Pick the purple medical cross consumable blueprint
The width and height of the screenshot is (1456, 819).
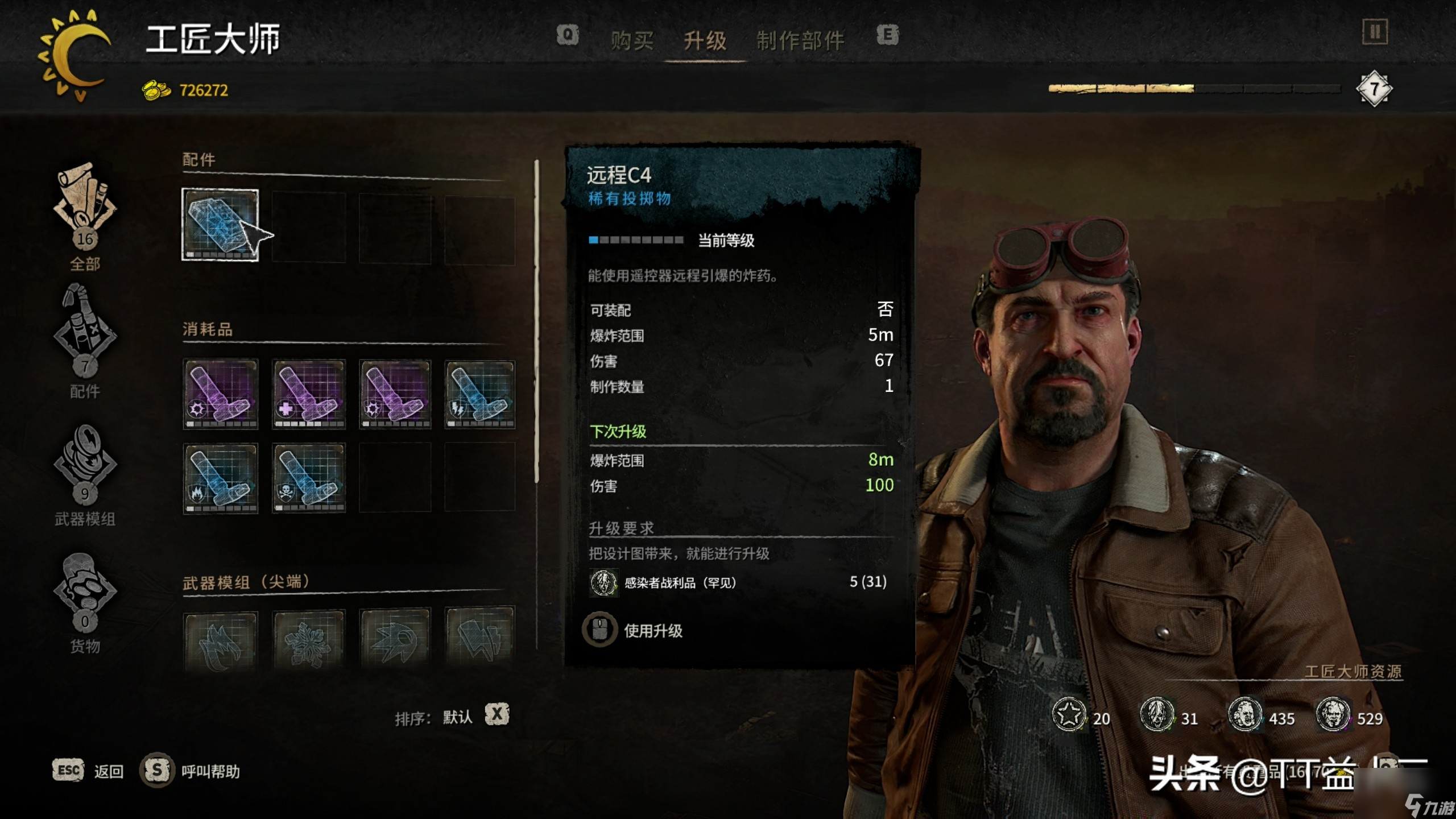click(309, 394)
